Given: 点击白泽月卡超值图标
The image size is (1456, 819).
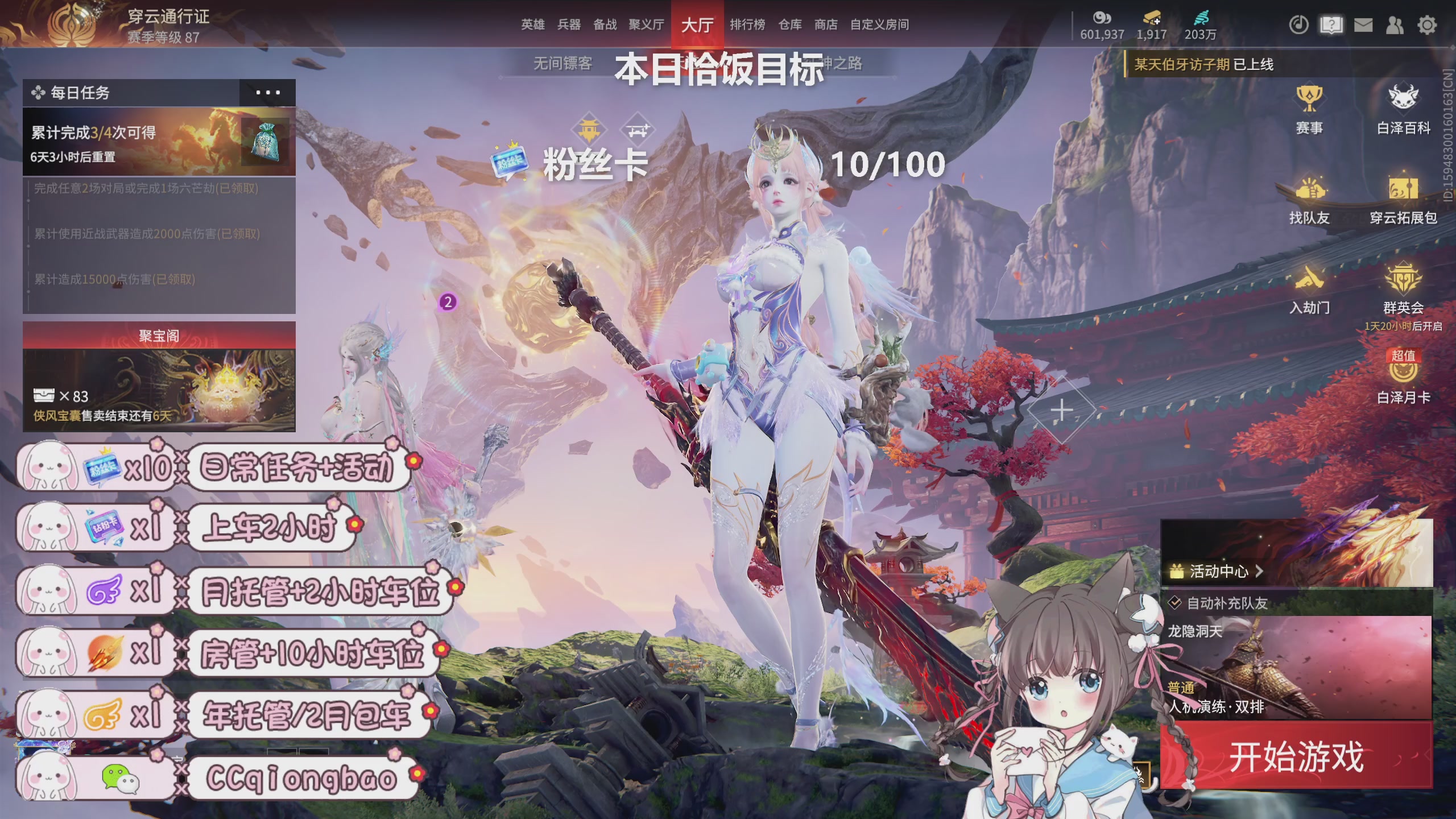Looking at the screenshot, I should tap(1403, 375).
